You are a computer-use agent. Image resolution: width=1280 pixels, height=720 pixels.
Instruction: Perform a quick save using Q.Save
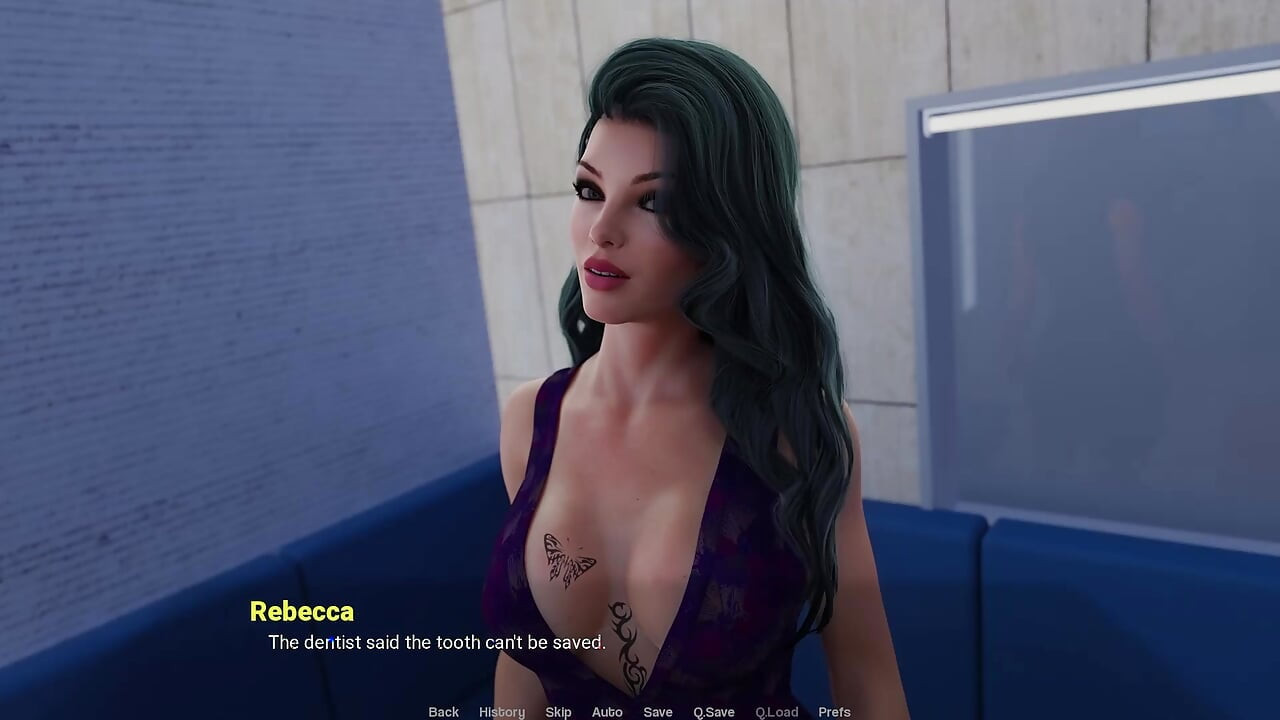713,712
